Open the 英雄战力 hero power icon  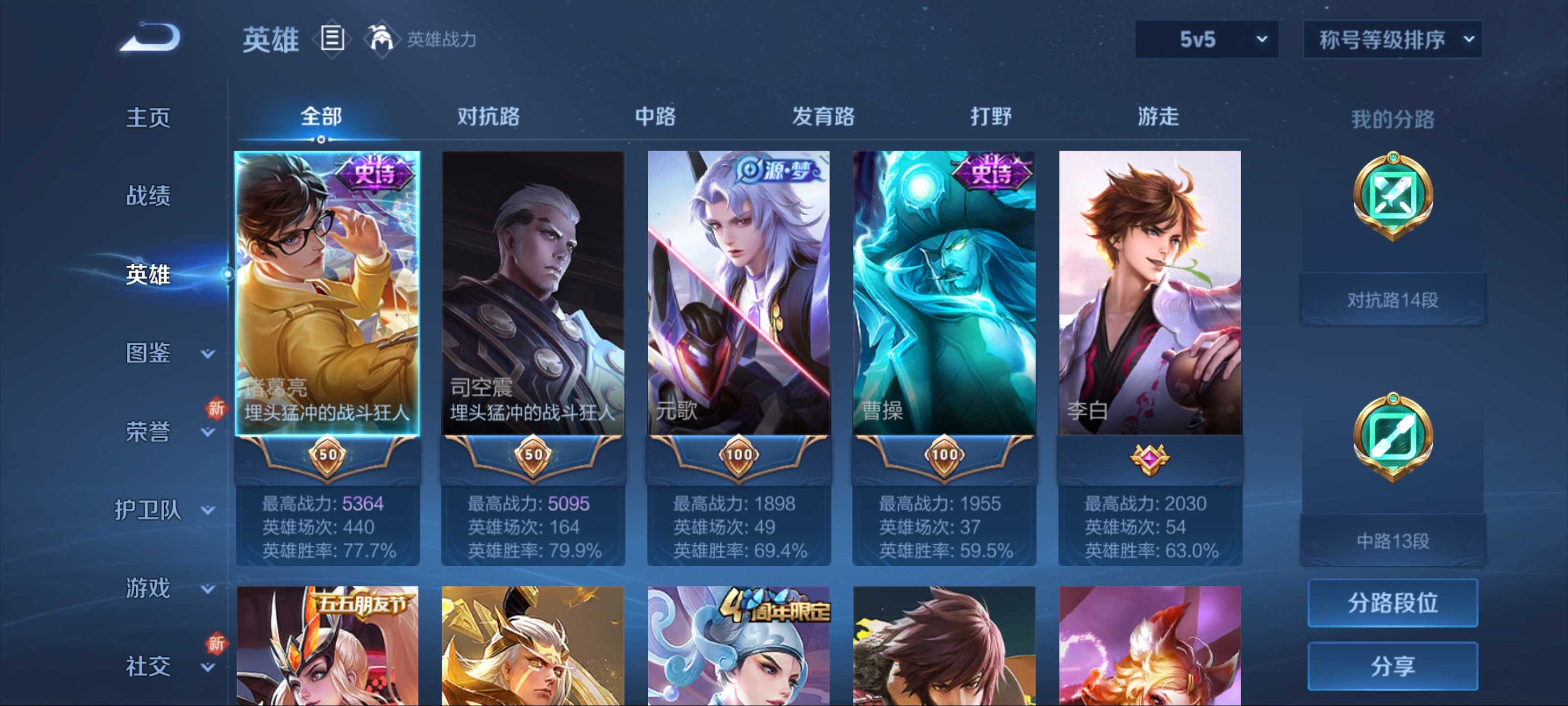pyautogui.click(x=383, y=39)
